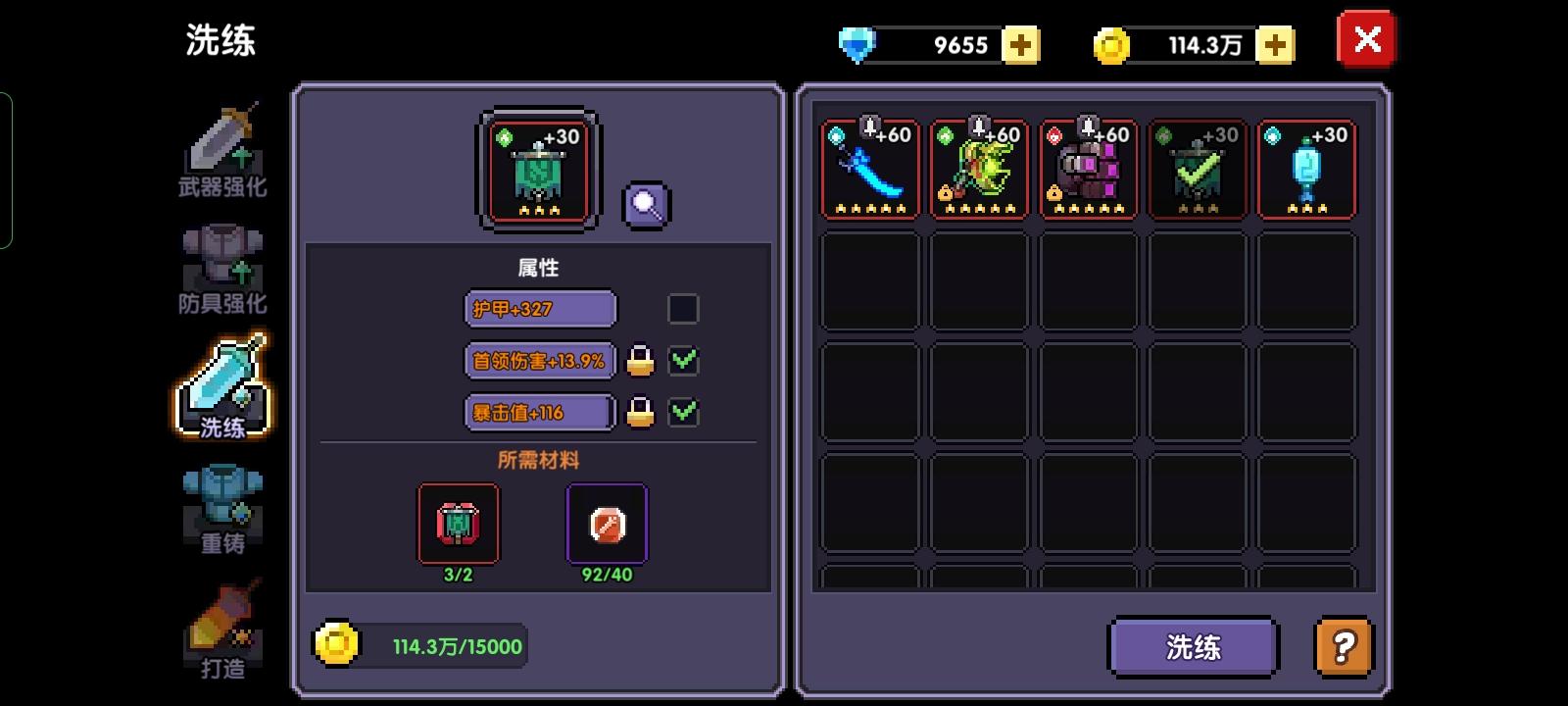Select the blue sword item in inventory
Image resolution: width=1568 pixels, height=706 pixels.
(x=870, y=169)
